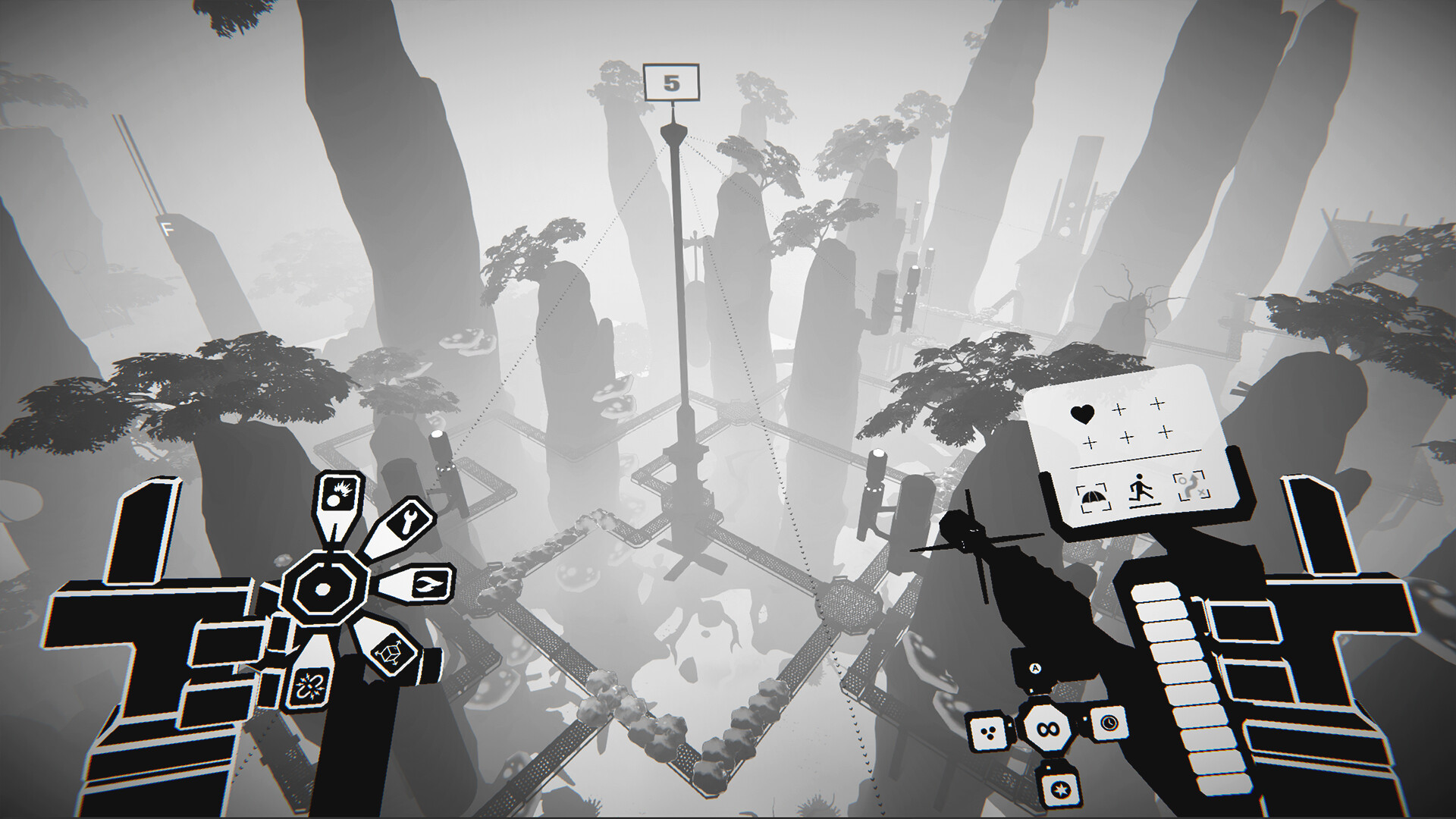The image size is (1456, 819).
Task: Click the clock icon on the wrist menu
Action: click(1109, 724)
